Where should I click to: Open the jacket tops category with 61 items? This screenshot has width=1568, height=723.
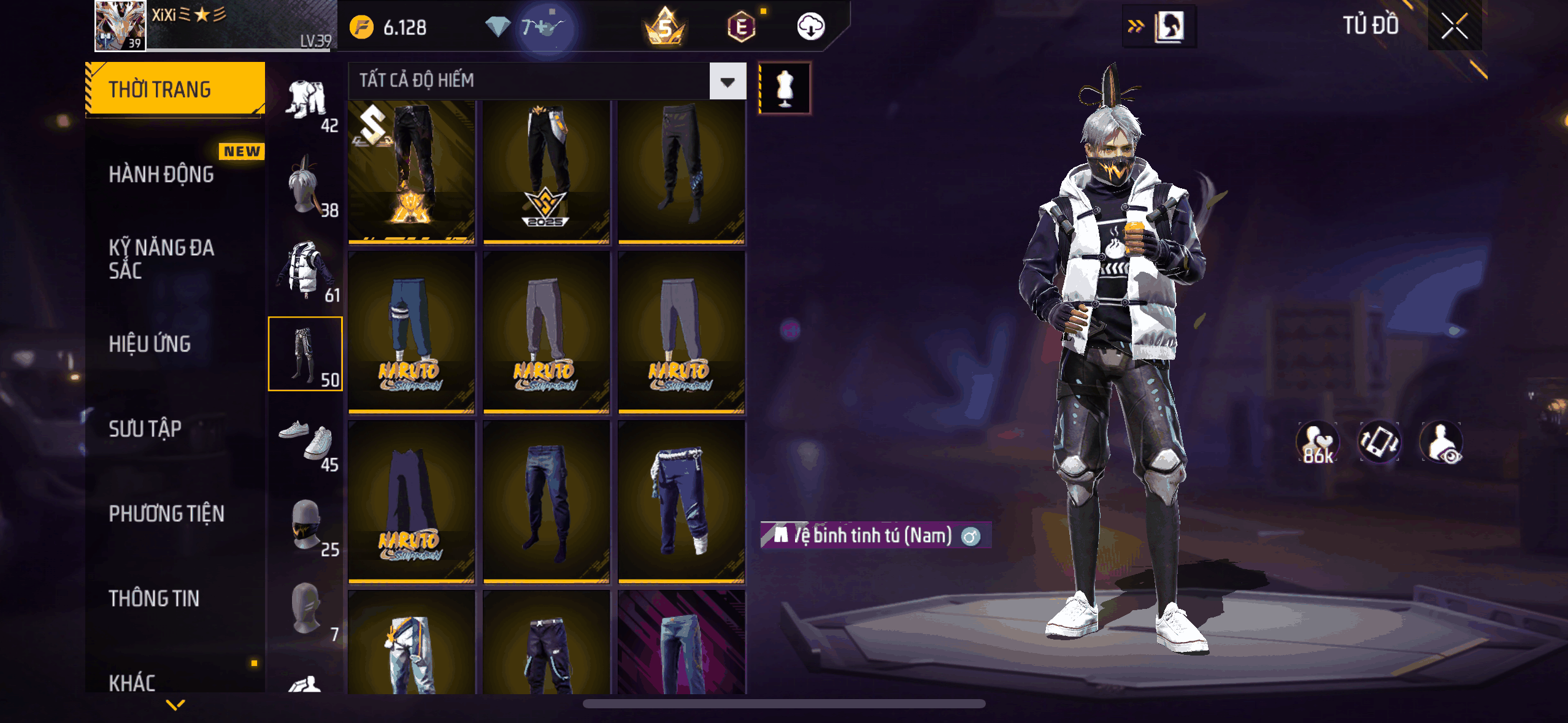pos(306,271)
